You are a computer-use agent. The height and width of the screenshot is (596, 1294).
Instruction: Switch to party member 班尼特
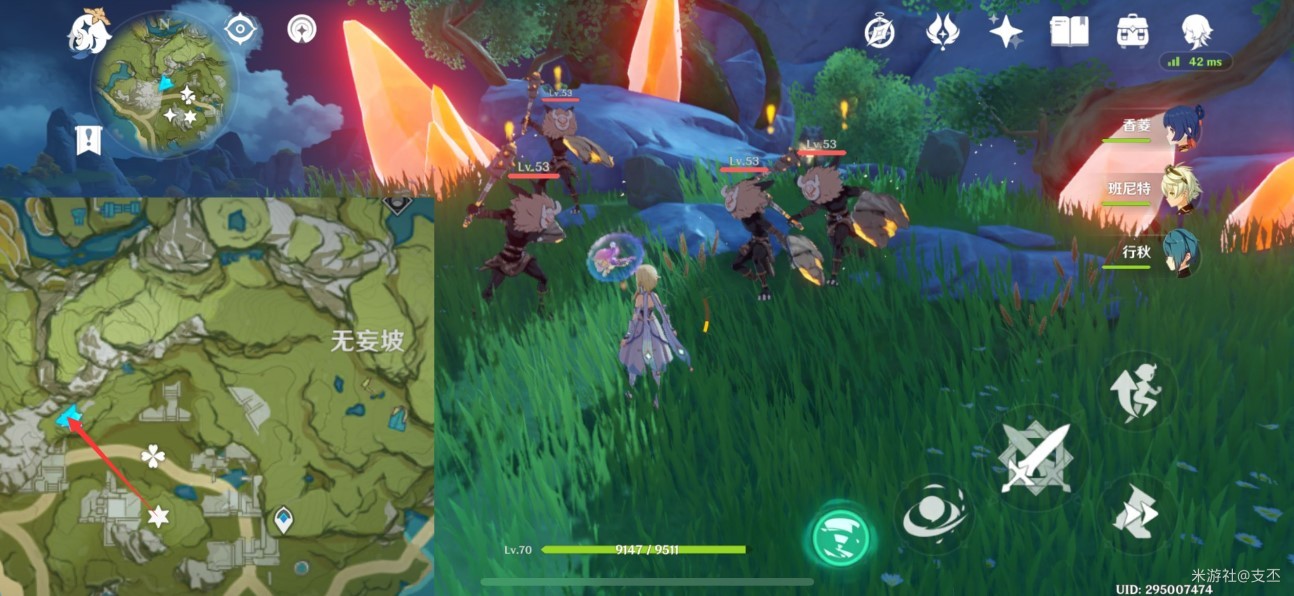pos(1182,190)
